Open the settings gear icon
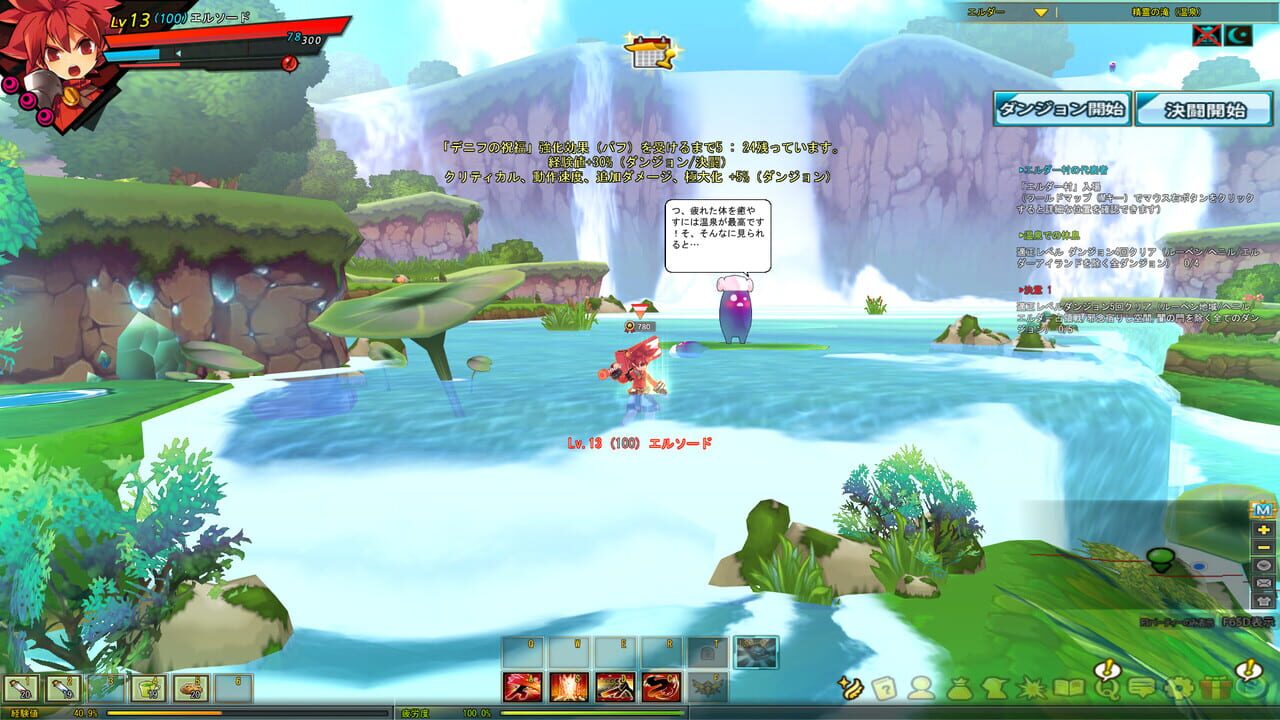 [1180, 688]
